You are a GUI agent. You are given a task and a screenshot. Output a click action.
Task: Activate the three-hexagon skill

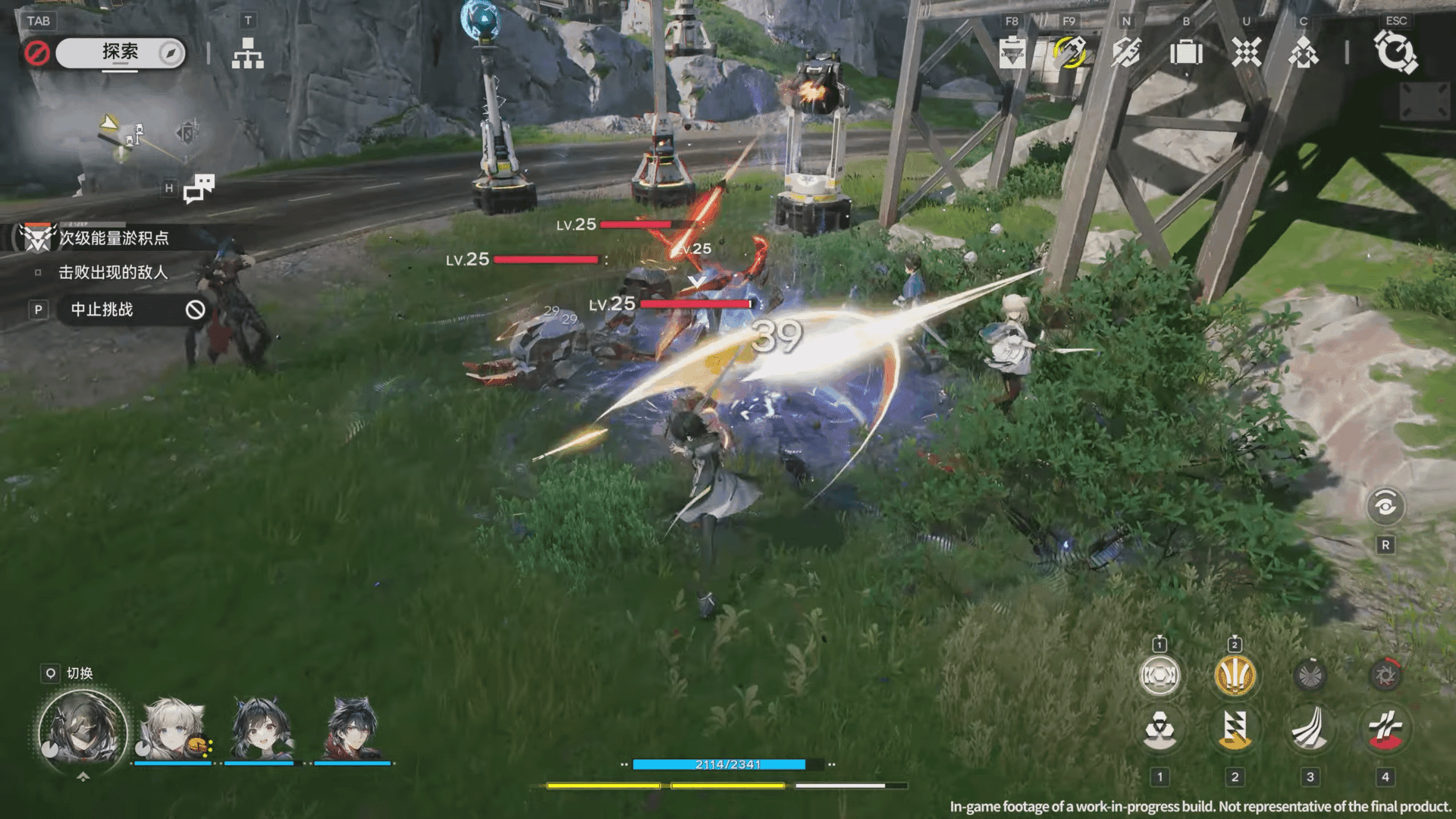1159,730
